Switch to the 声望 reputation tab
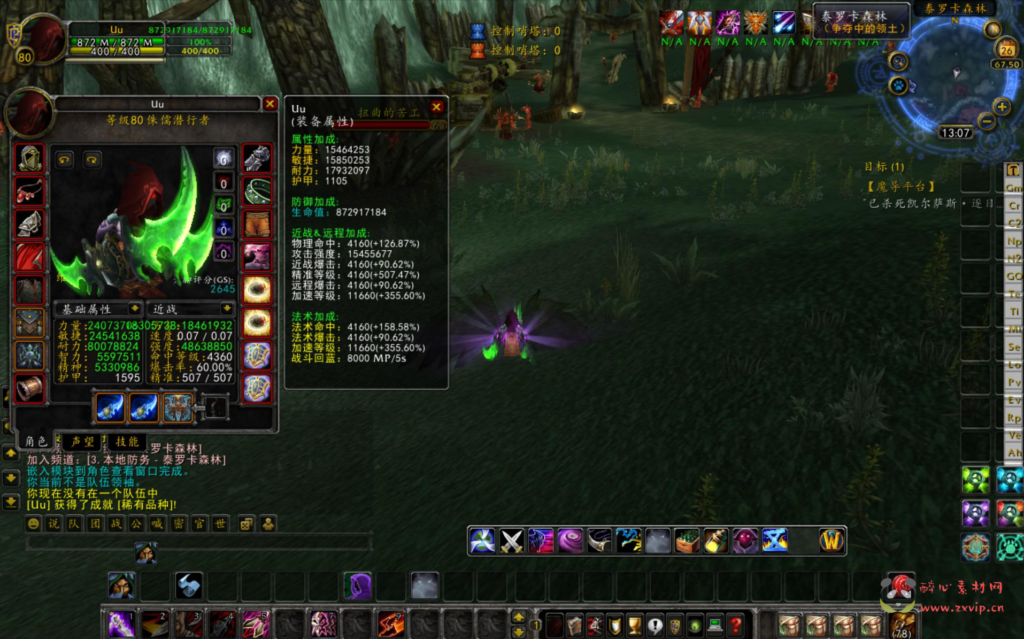 (80, 441)
